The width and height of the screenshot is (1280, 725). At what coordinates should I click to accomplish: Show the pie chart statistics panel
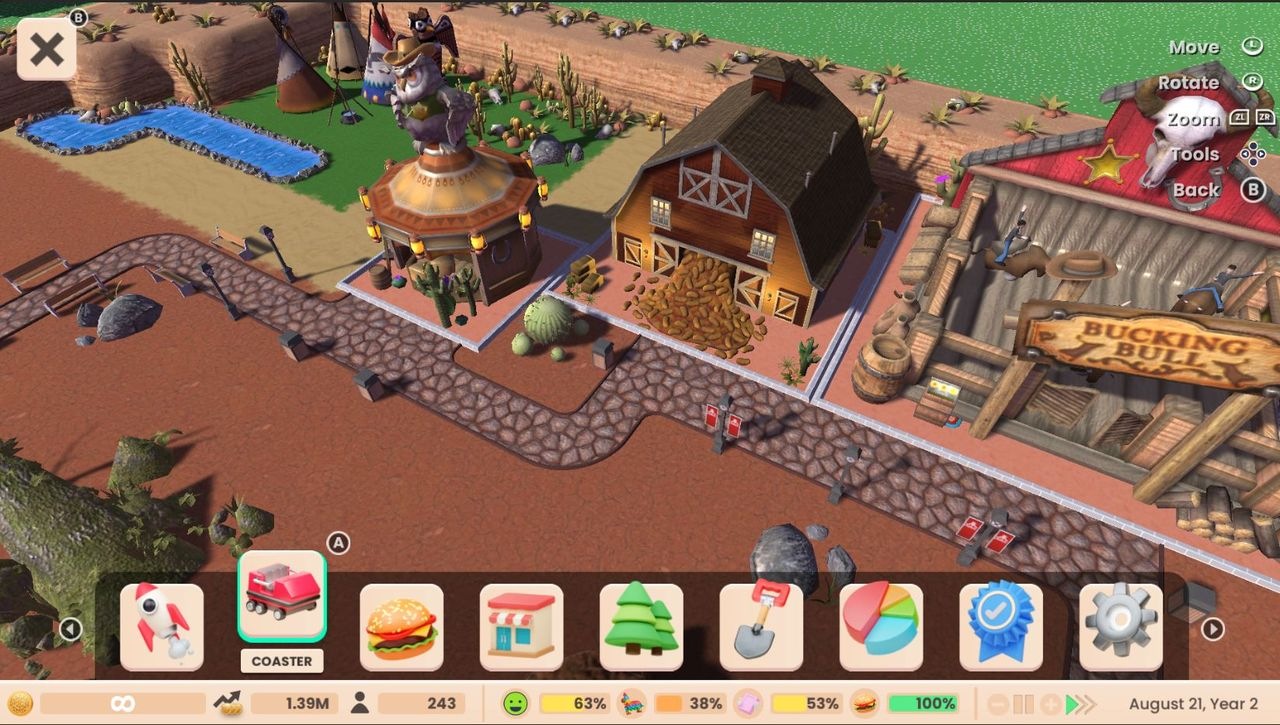click(x=881, y=626)
